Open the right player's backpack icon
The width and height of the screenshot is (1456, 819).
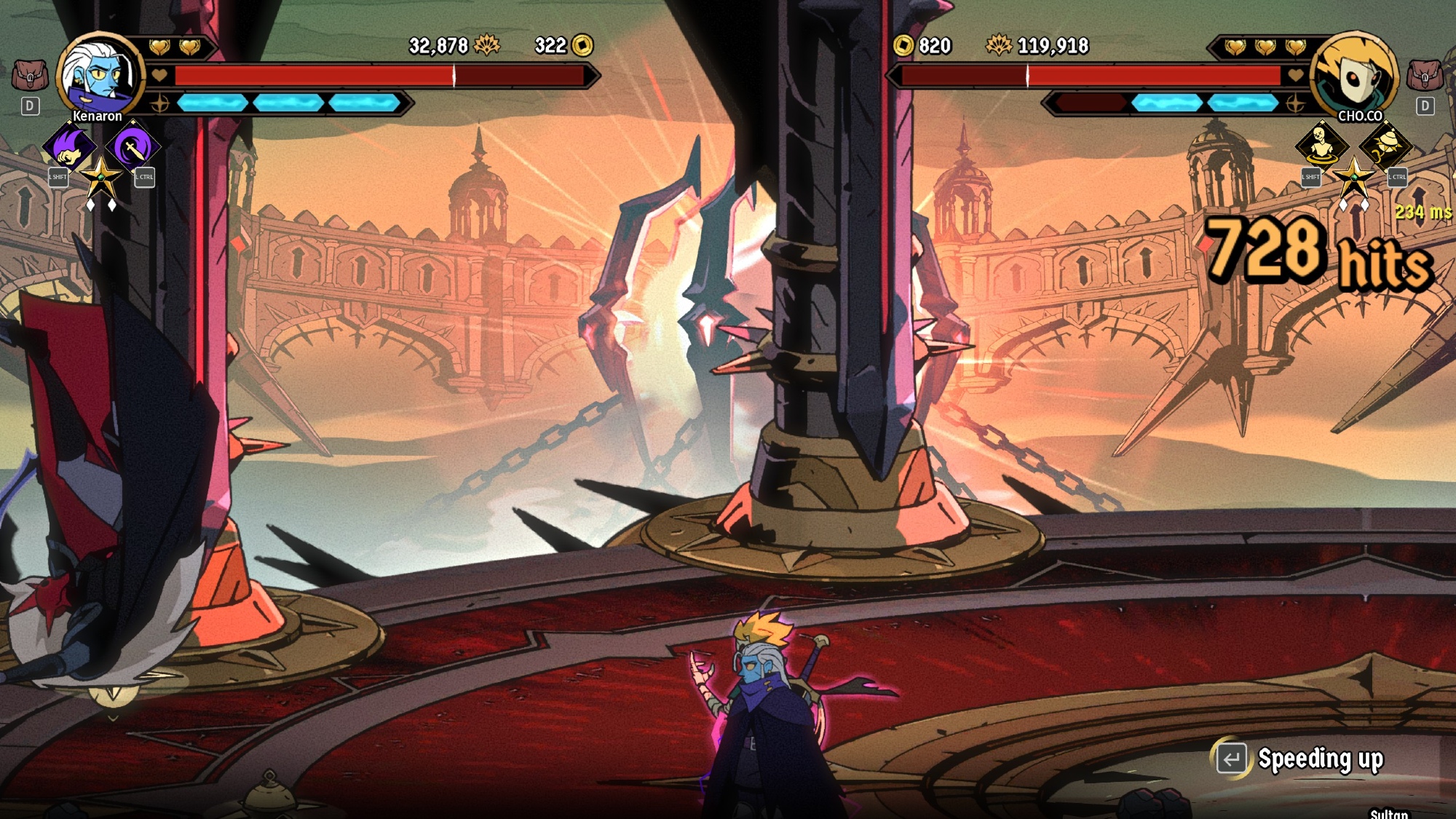1425,75
